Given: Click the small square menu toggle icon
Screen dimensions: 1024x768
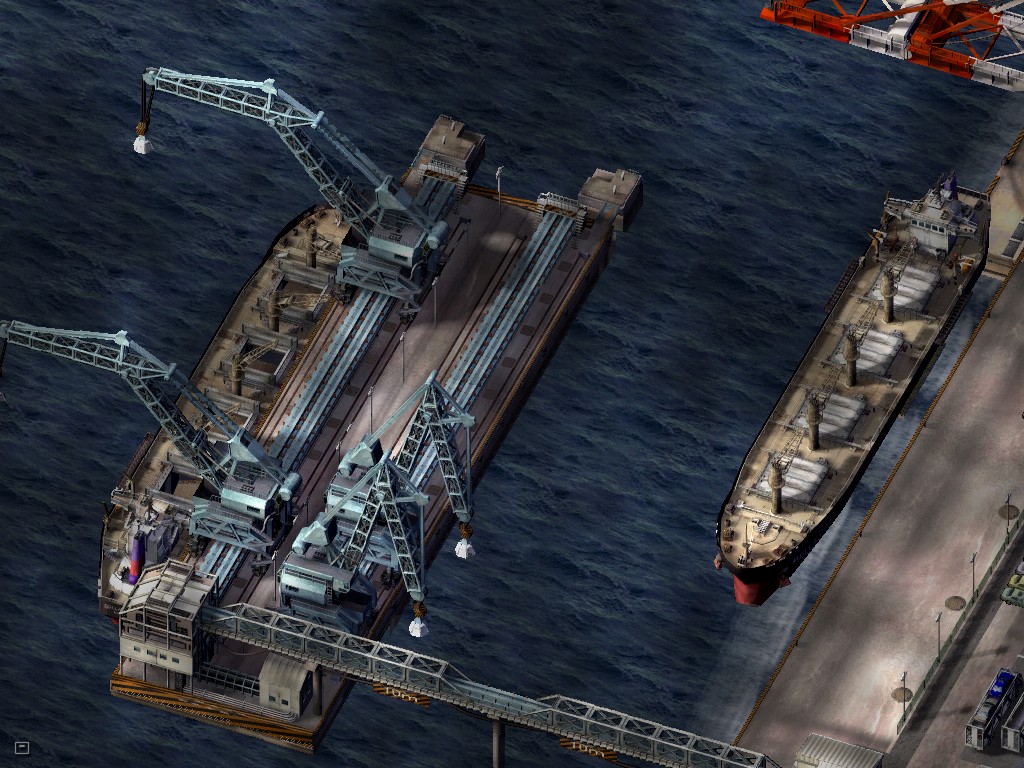Looking at the screenshot, I should 22,747.
